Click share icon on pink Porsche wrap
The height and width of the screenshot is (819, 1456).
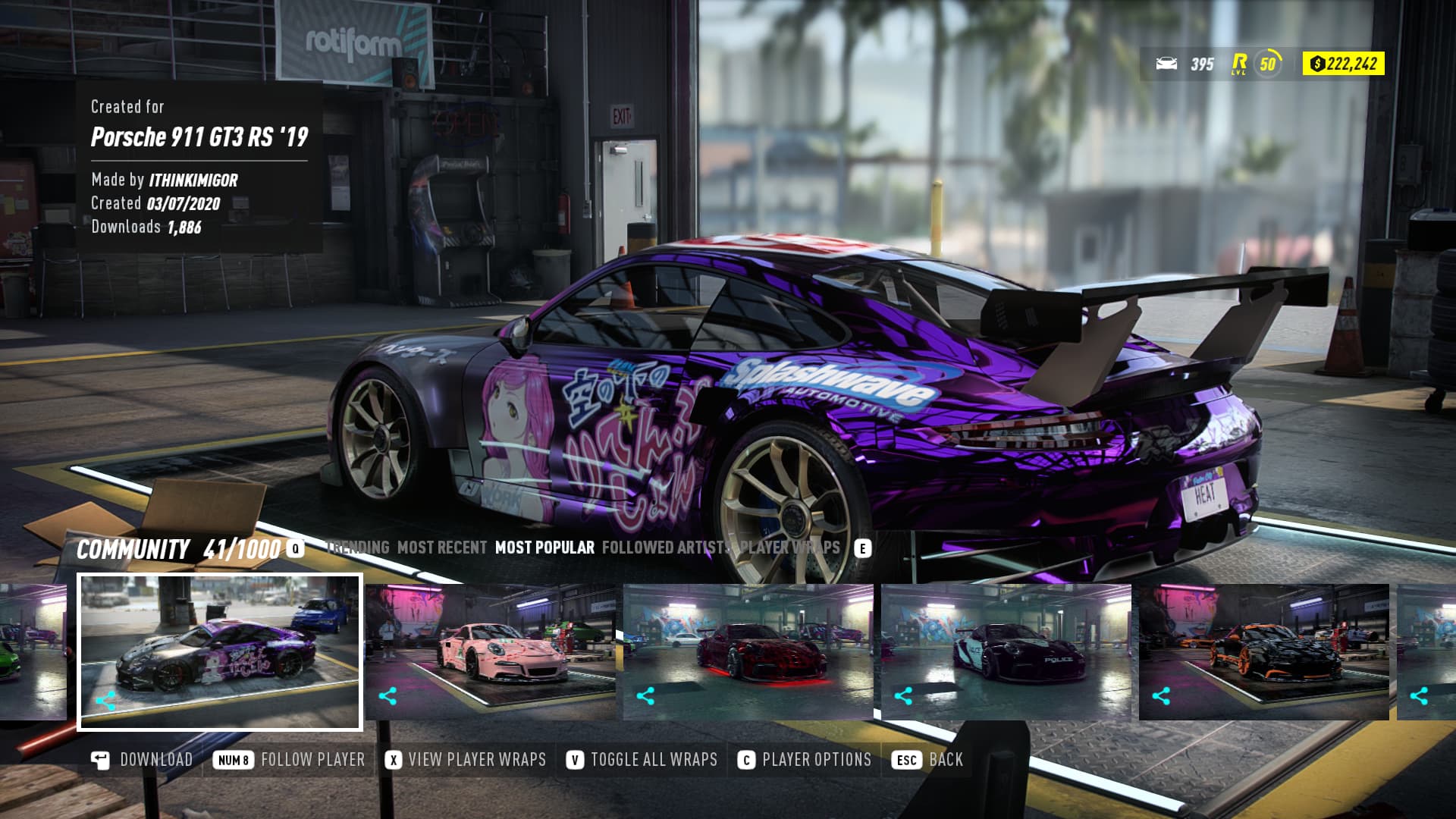(x=388, y=696)
